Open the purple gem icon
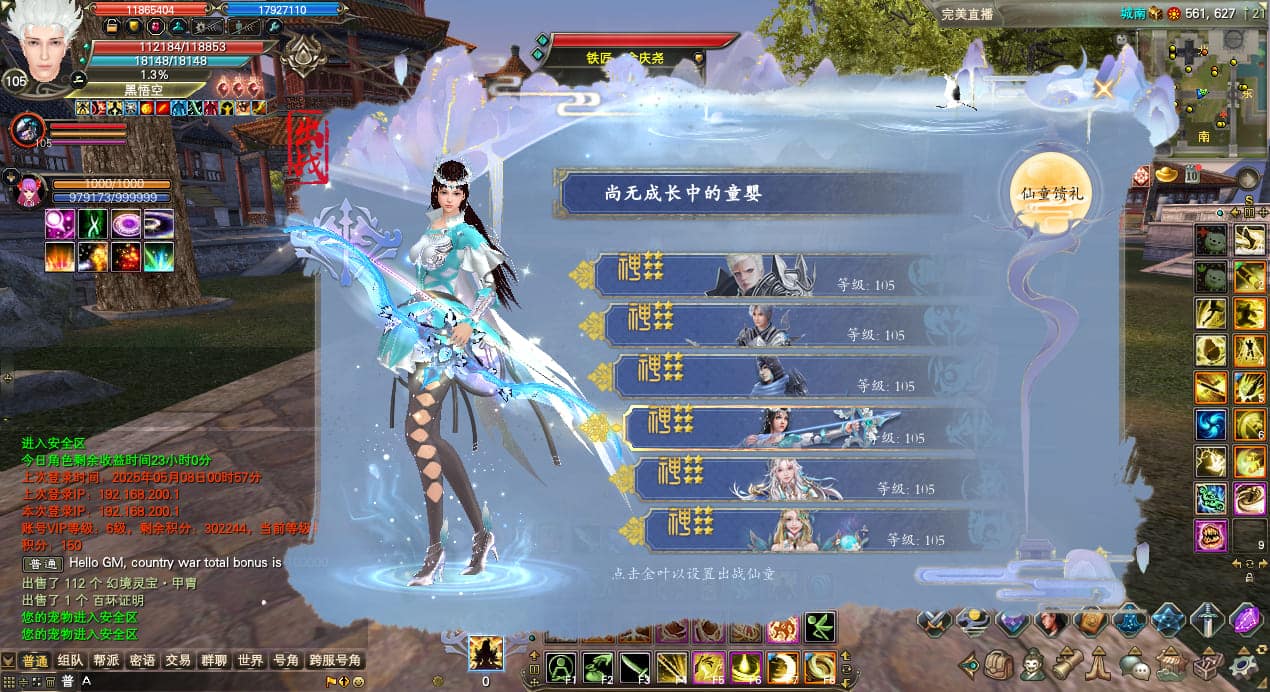Screen dimensions: 1270x692 (1245, 620)
